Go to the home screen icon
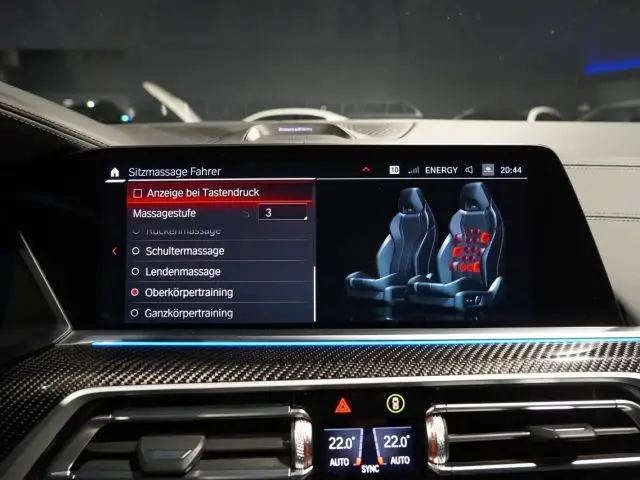Image resolution: width=640 pixels, height=480 pixels. pyautogui.click(x=114, y=172)
